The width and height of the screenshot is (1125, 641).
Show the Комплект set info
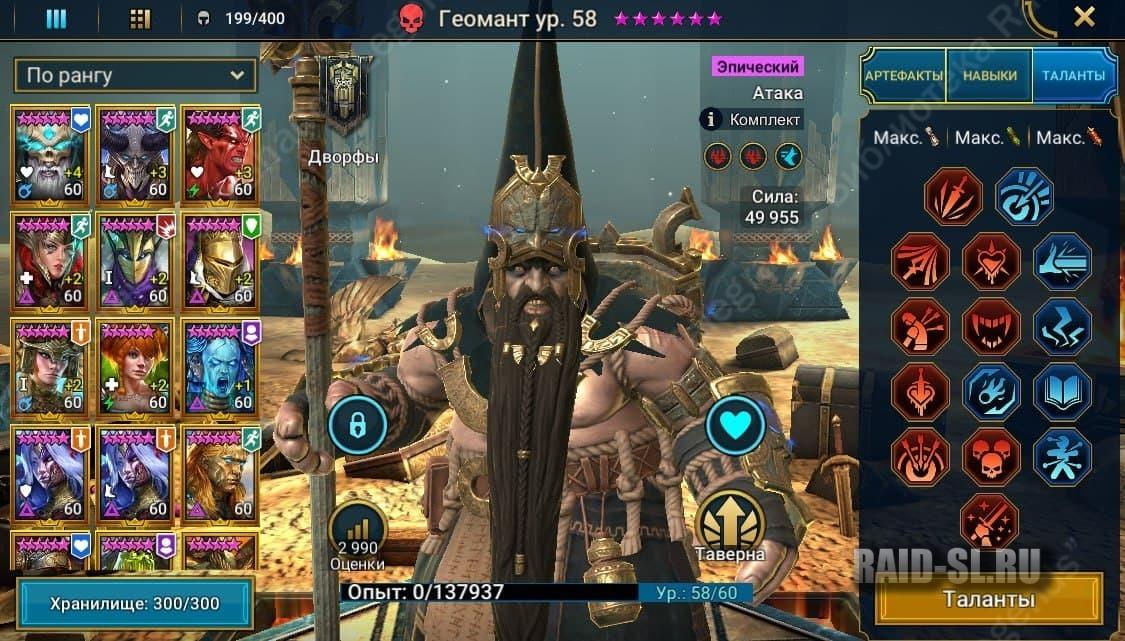[x=751, y=120]
